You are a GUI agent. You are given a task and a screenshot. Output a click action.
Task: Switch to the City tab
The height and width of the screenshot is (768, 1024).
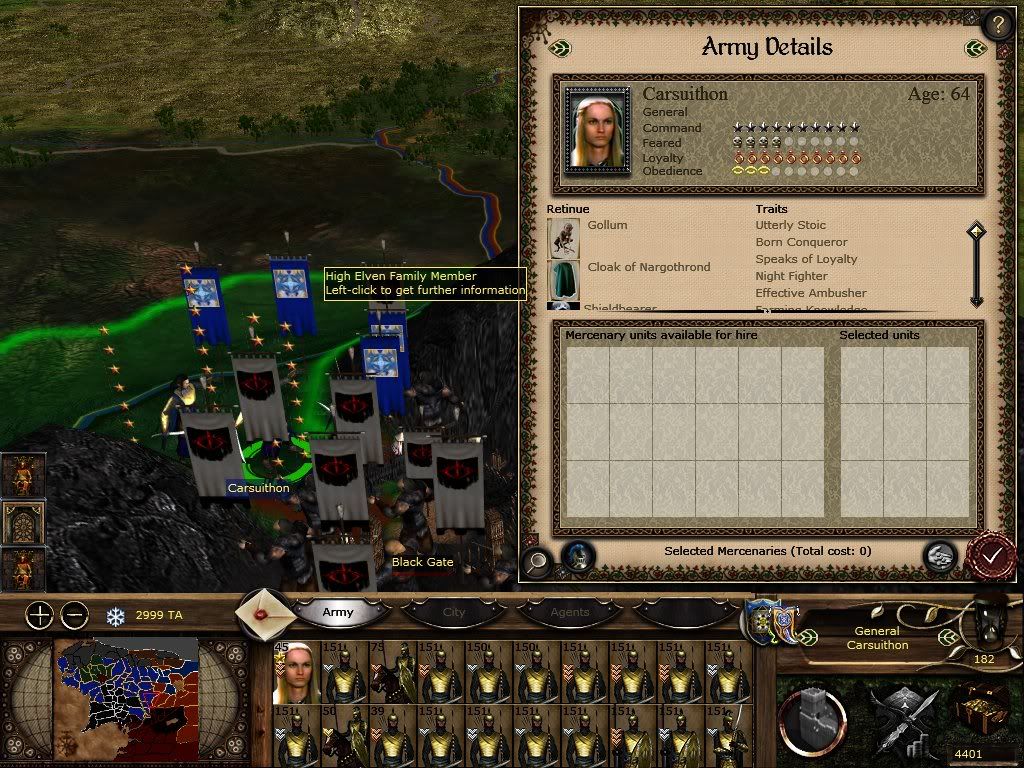(454, 612)
